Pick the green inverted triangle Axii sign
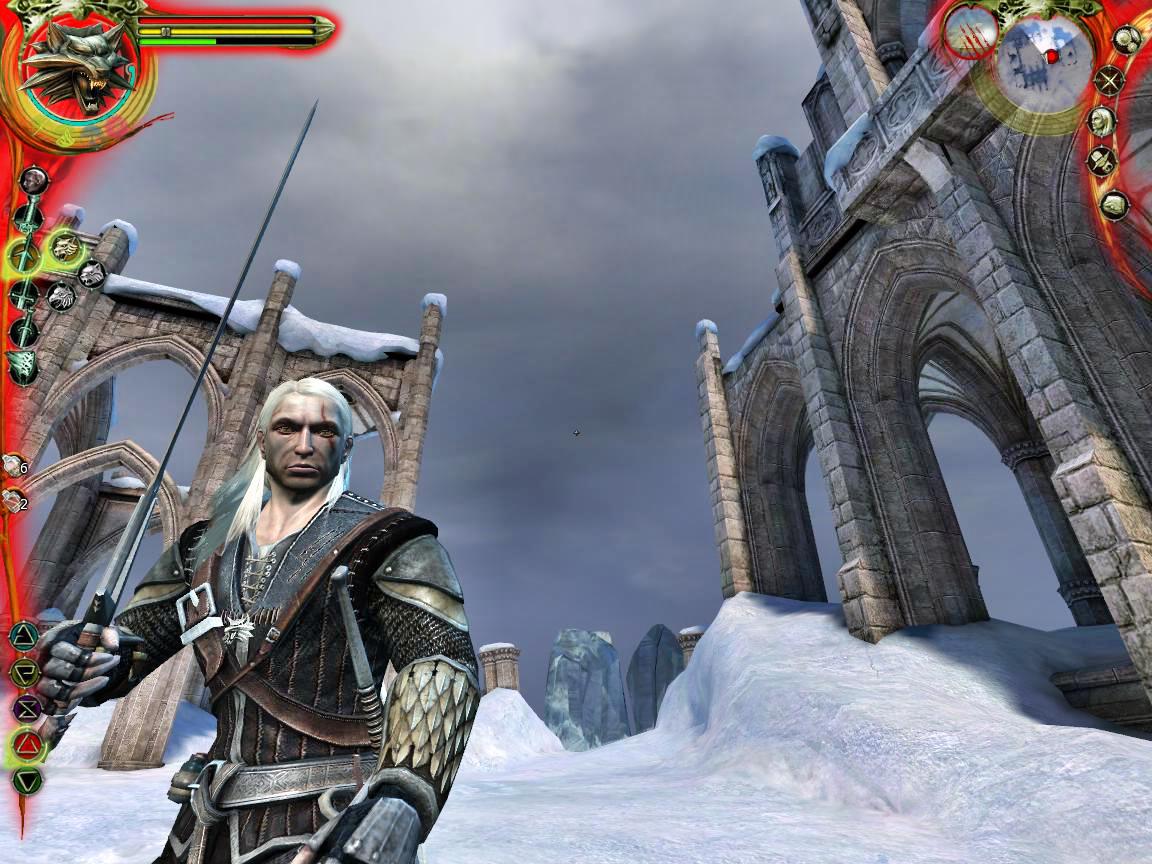Screen dimensions: 1152x864 click(x=27, y=780)
